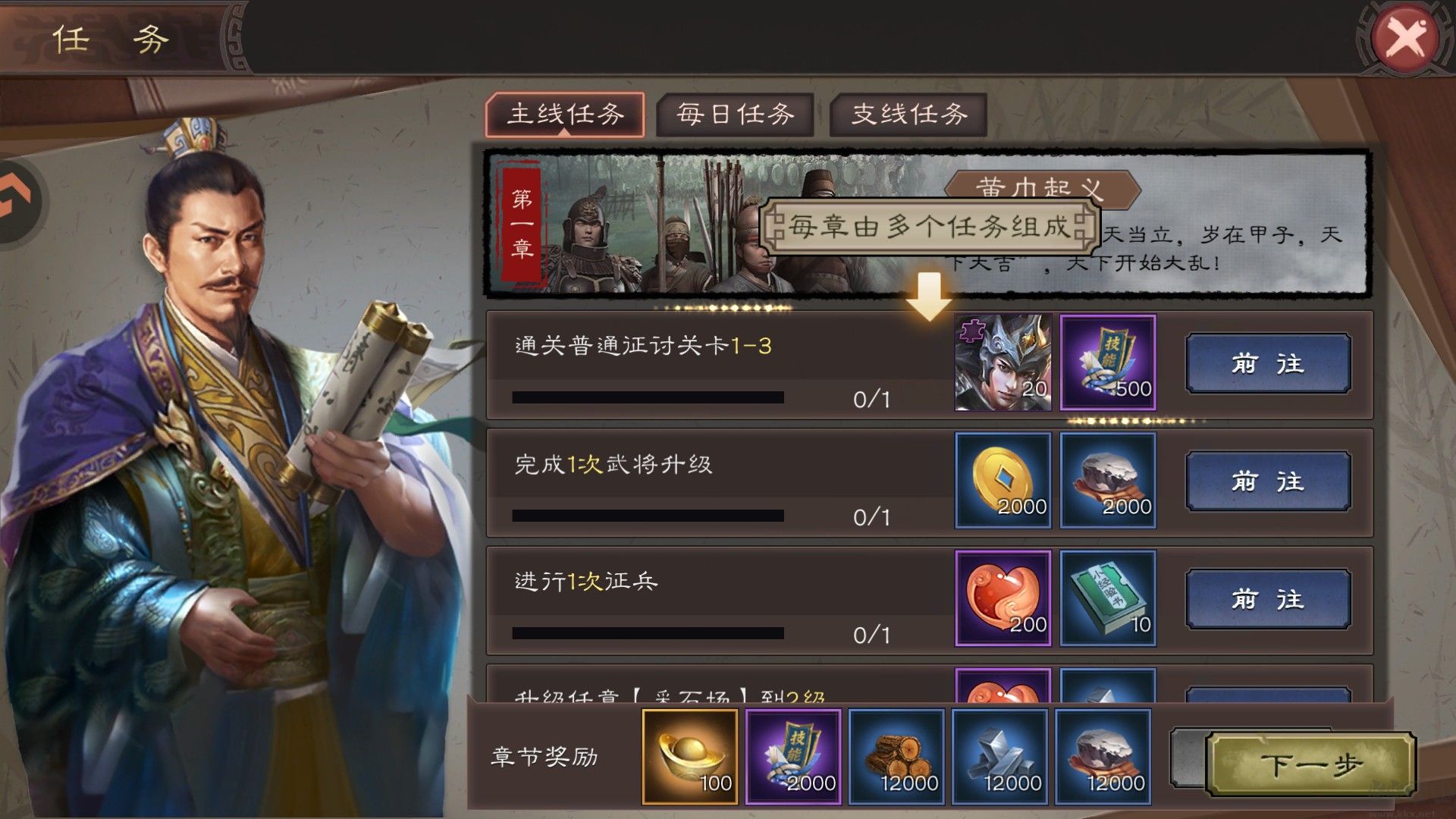Open the 每日任务 tab

[734, 115]
